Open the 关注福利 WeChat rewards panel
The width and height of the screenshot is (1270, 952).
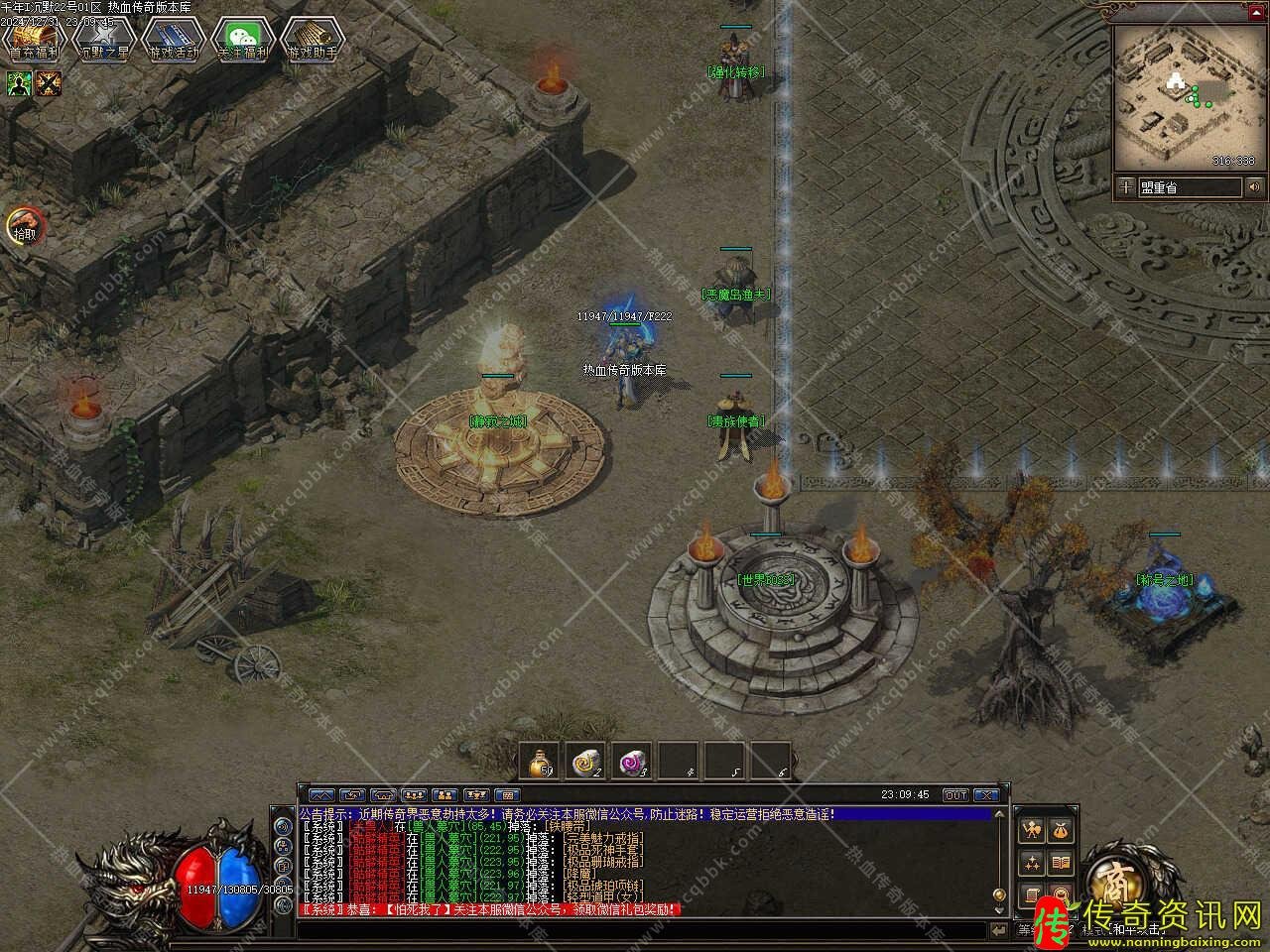(243, 40)
